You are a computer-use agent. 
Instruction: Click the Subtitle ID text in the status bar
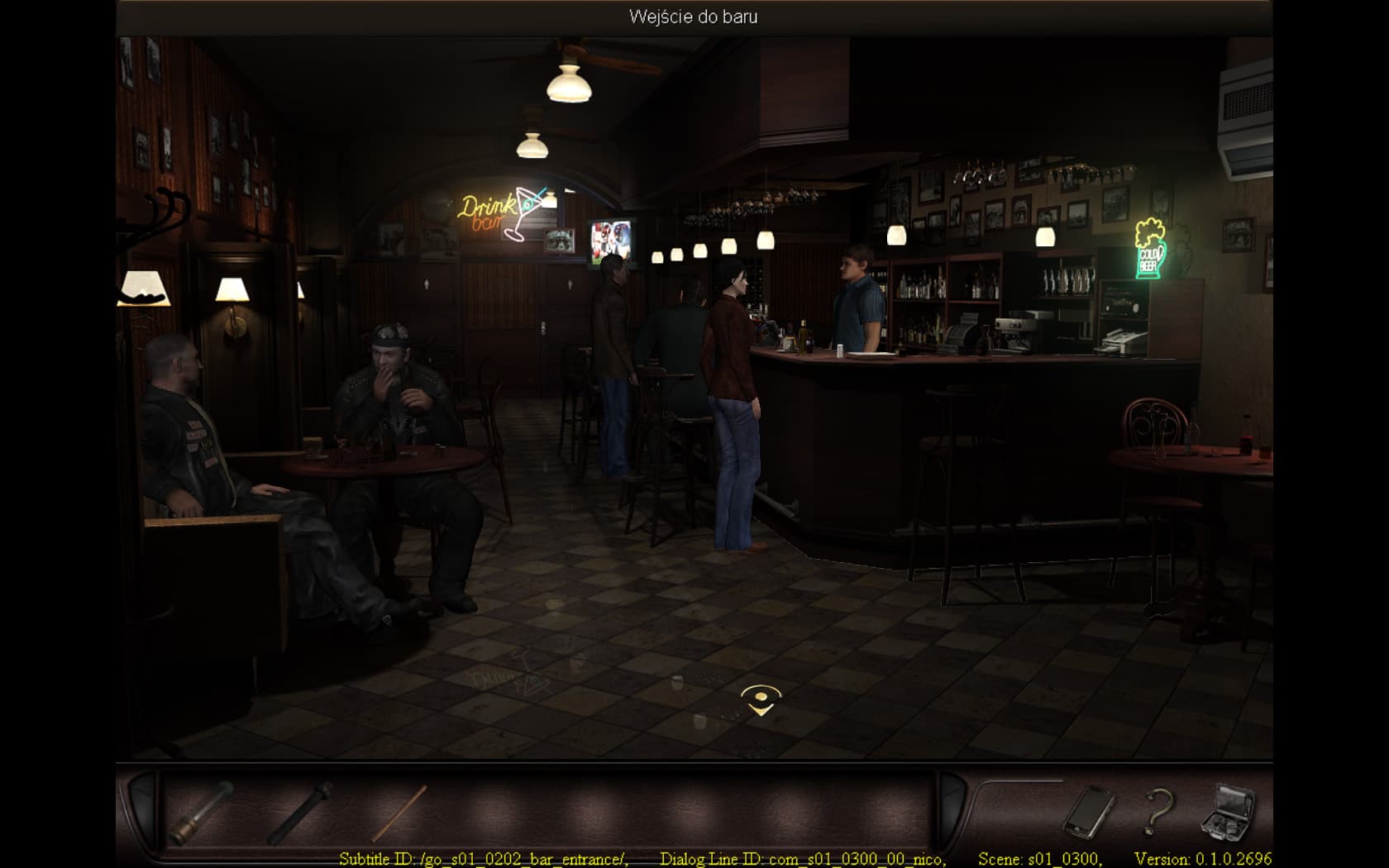click(x=484, y=858)
